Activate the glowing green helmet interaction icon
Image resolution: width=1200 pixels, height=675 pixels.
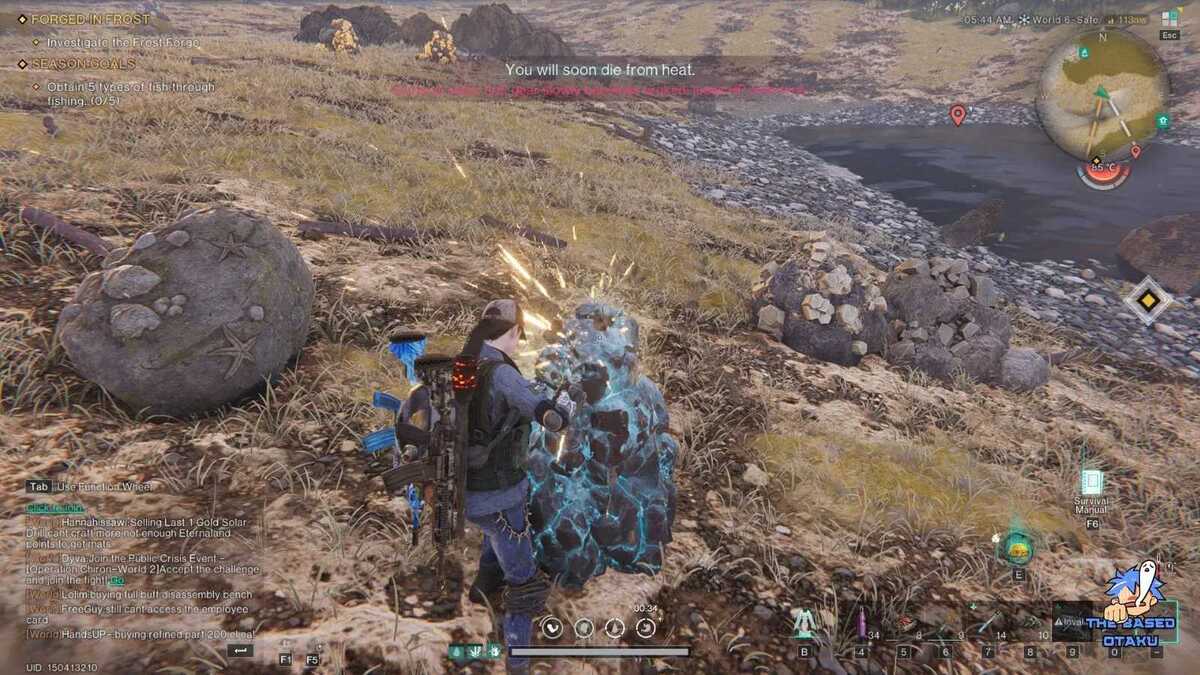click(1018, 546)
